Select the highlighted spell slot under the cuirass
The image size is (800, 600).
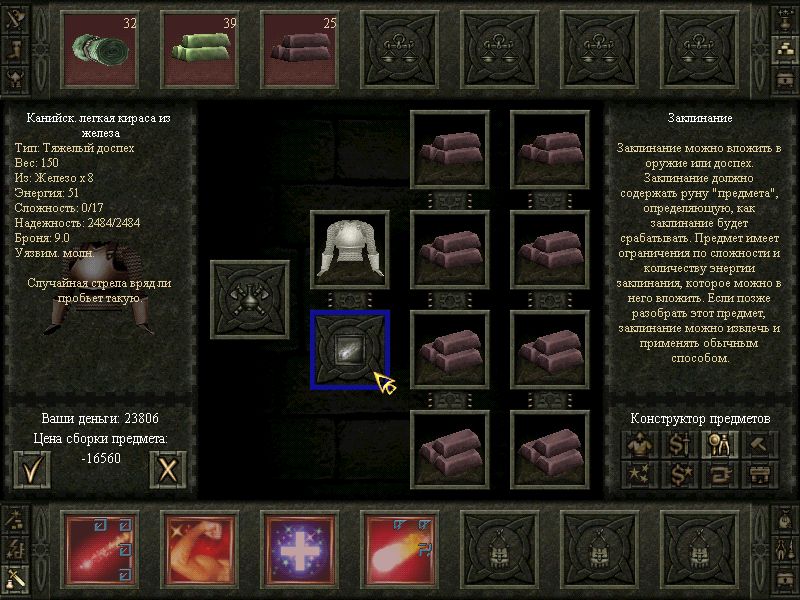[x=350, y=349]
